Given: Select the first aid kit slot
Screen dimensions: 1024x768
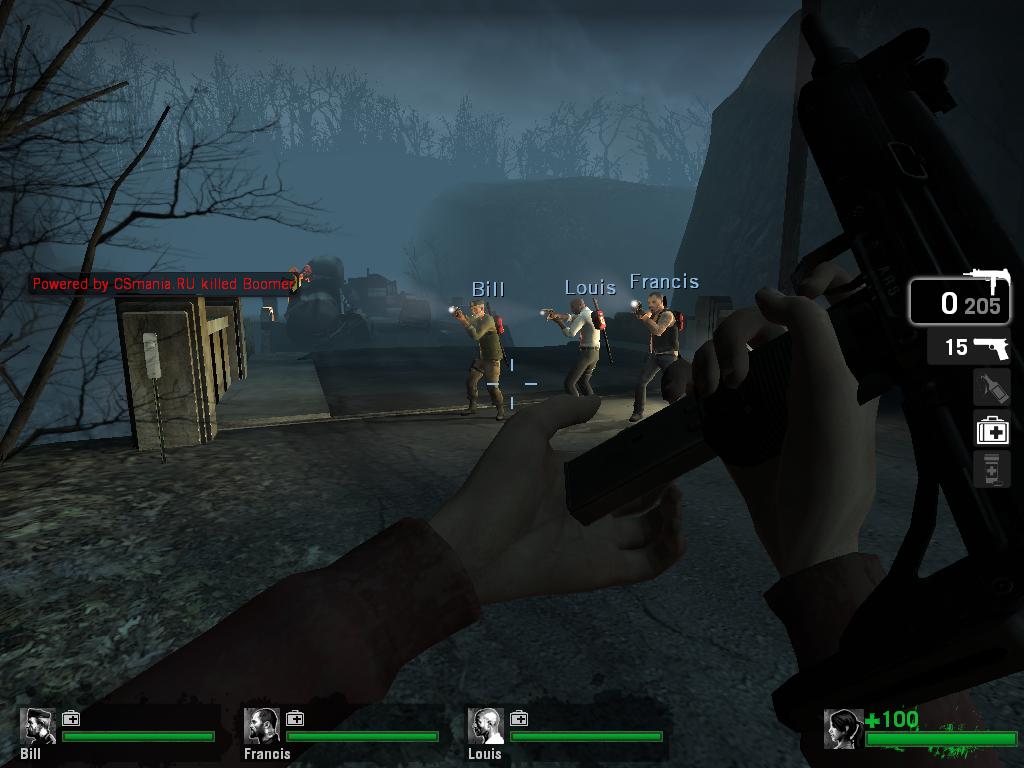Looking at the screenshot, I should point(992,430).
